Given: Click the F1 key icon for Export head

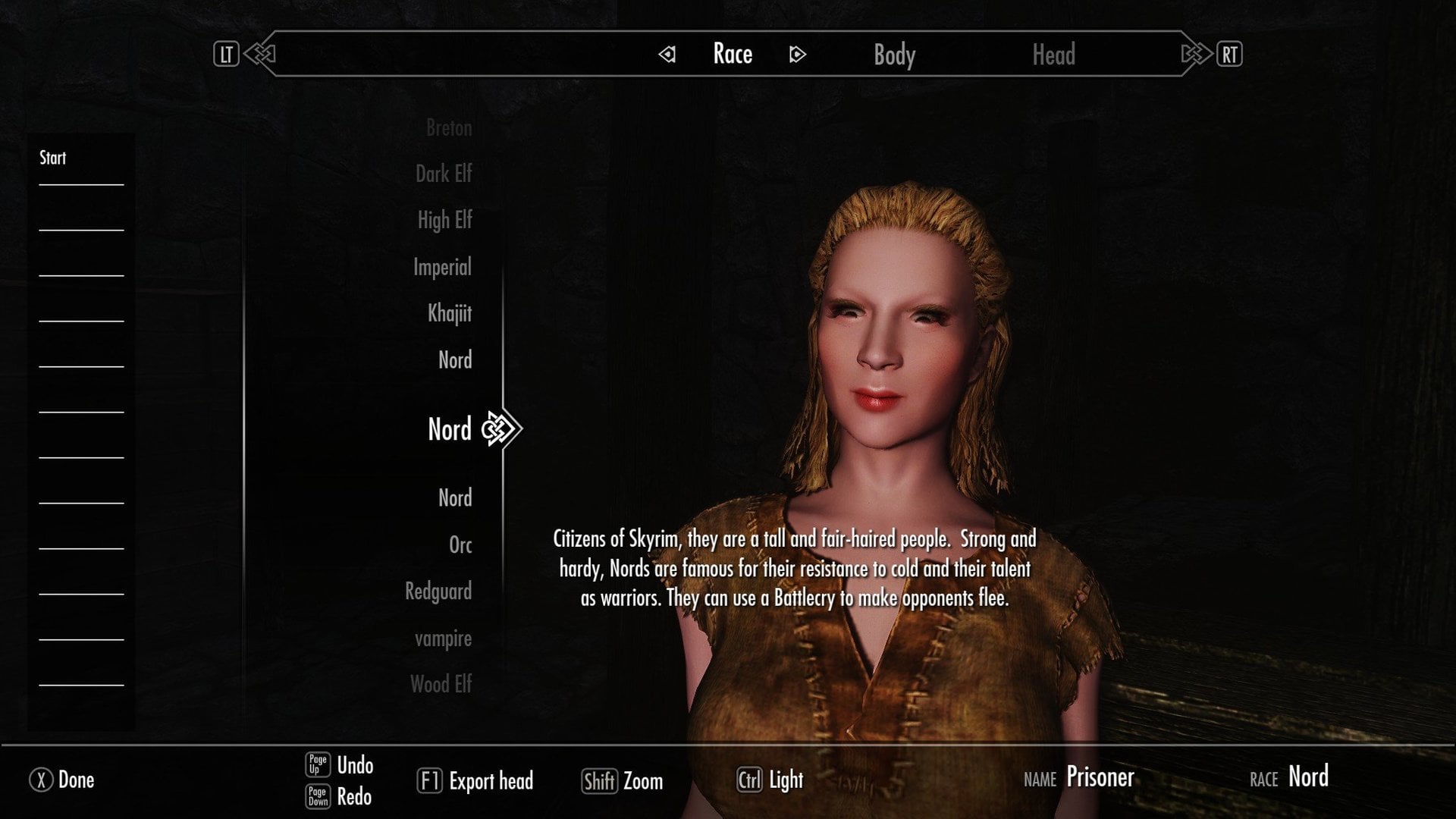Looking at the screenshot, I should click(429, 780).
